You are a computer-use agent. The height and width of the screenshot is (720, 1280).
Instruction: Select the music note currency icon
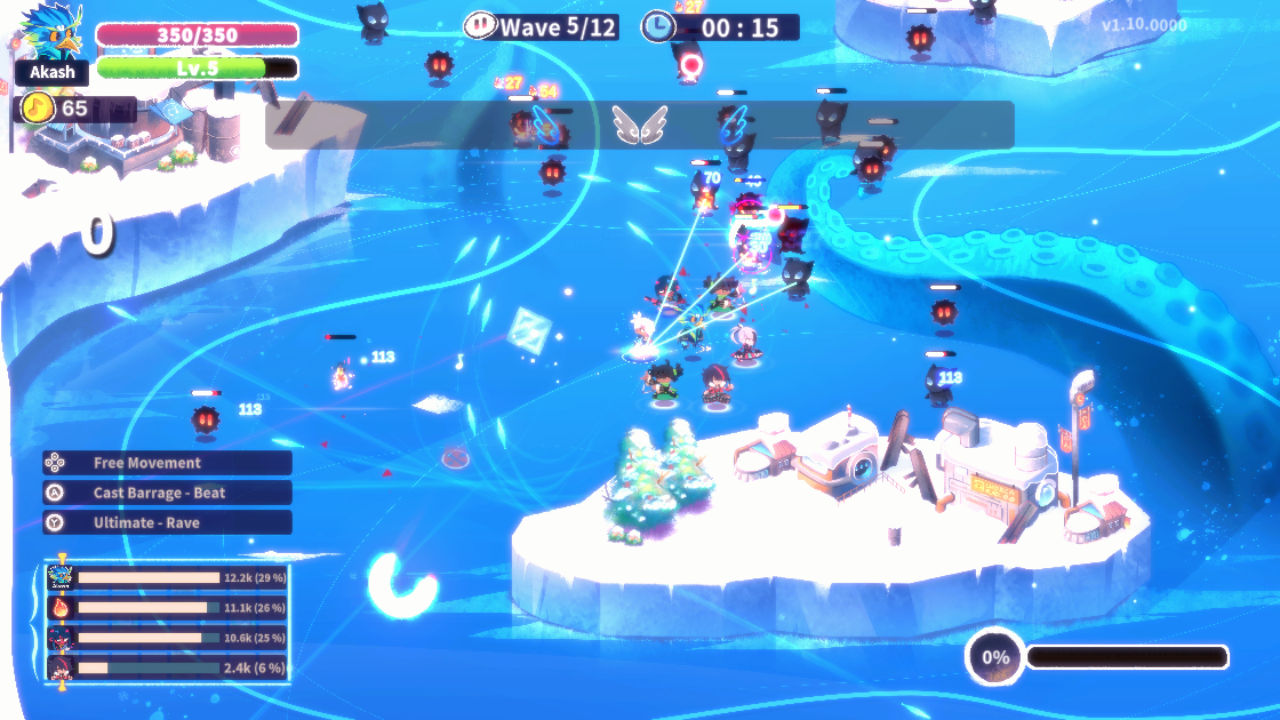click(x=37, y=108)
